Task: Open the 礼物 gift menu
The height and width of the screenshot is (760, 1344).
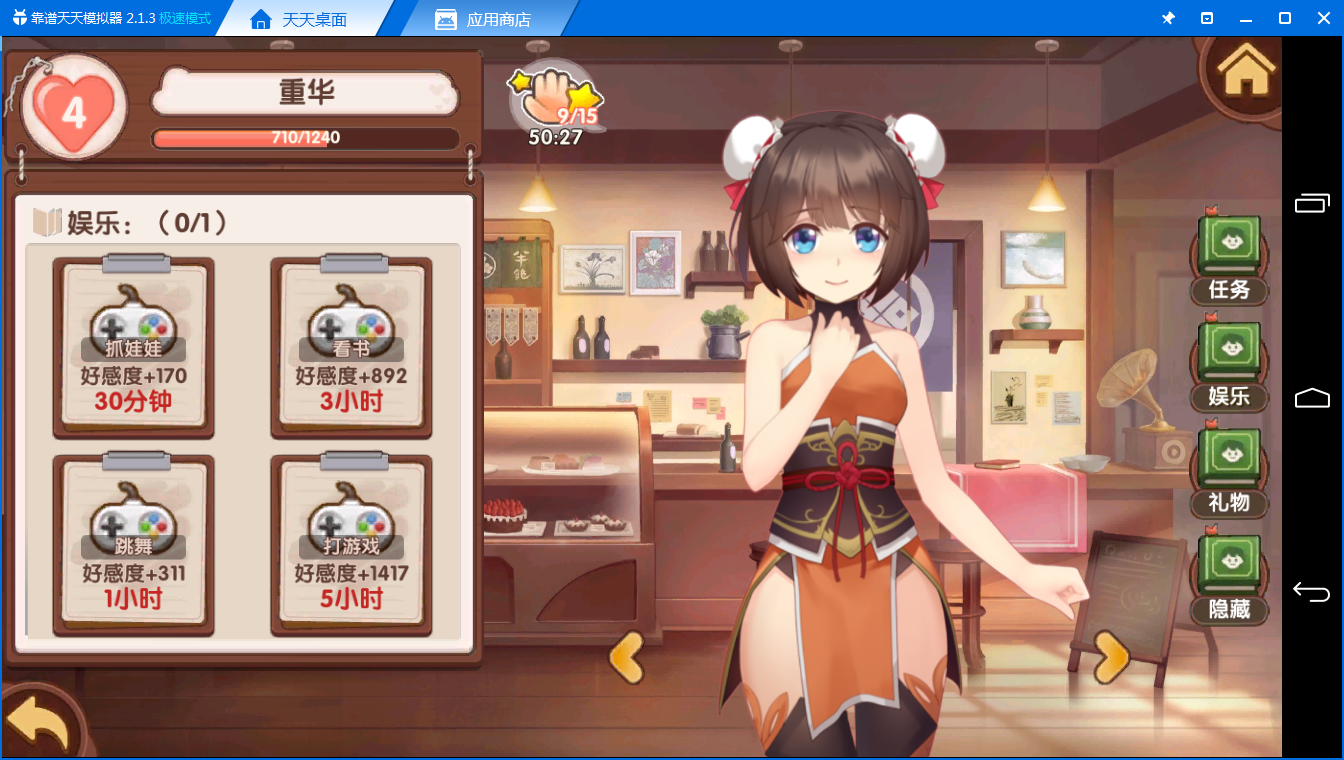Action: click(1229, 471)
